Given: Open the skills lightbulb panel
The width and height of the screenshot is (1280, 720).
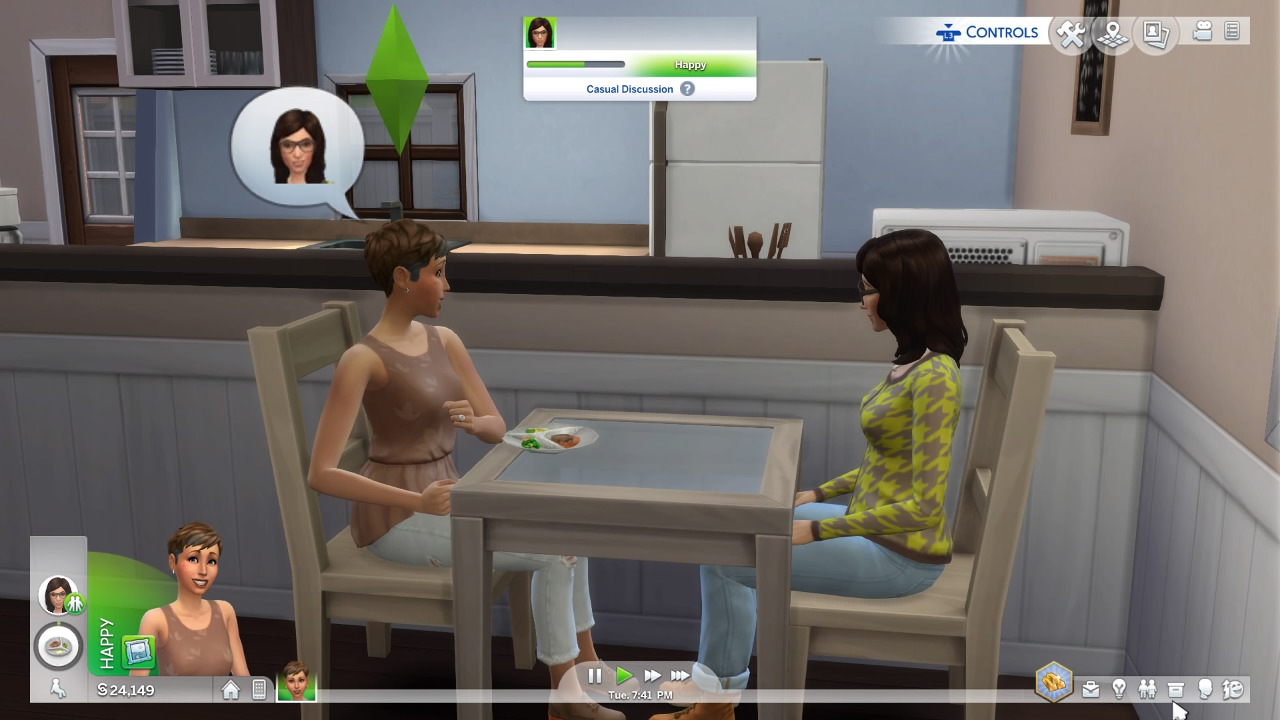Looking at the screenshot, I should coord(1119,689).
